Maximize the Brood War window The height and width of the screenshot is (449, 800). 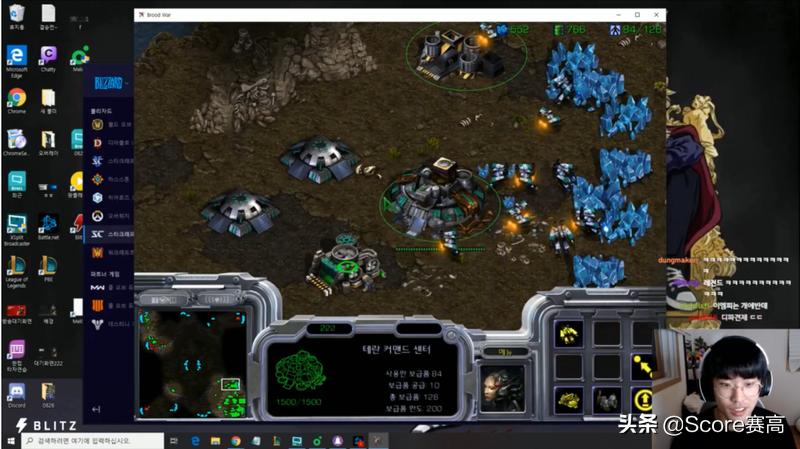(638, 14)
